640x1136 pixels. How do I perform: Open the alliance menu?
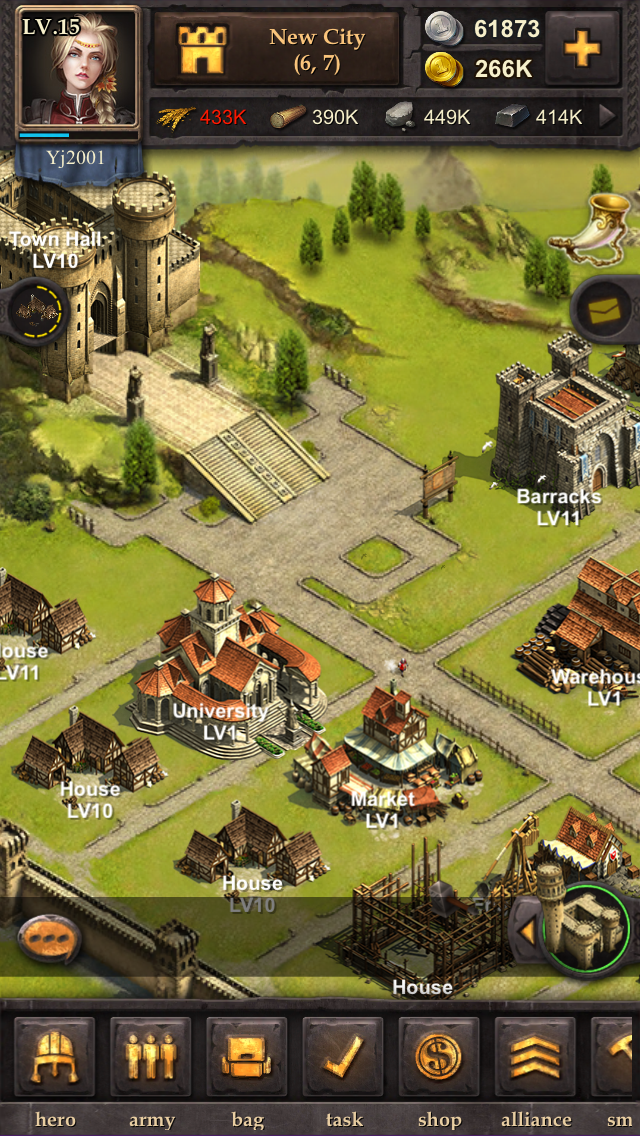(x=535, y=1059)
